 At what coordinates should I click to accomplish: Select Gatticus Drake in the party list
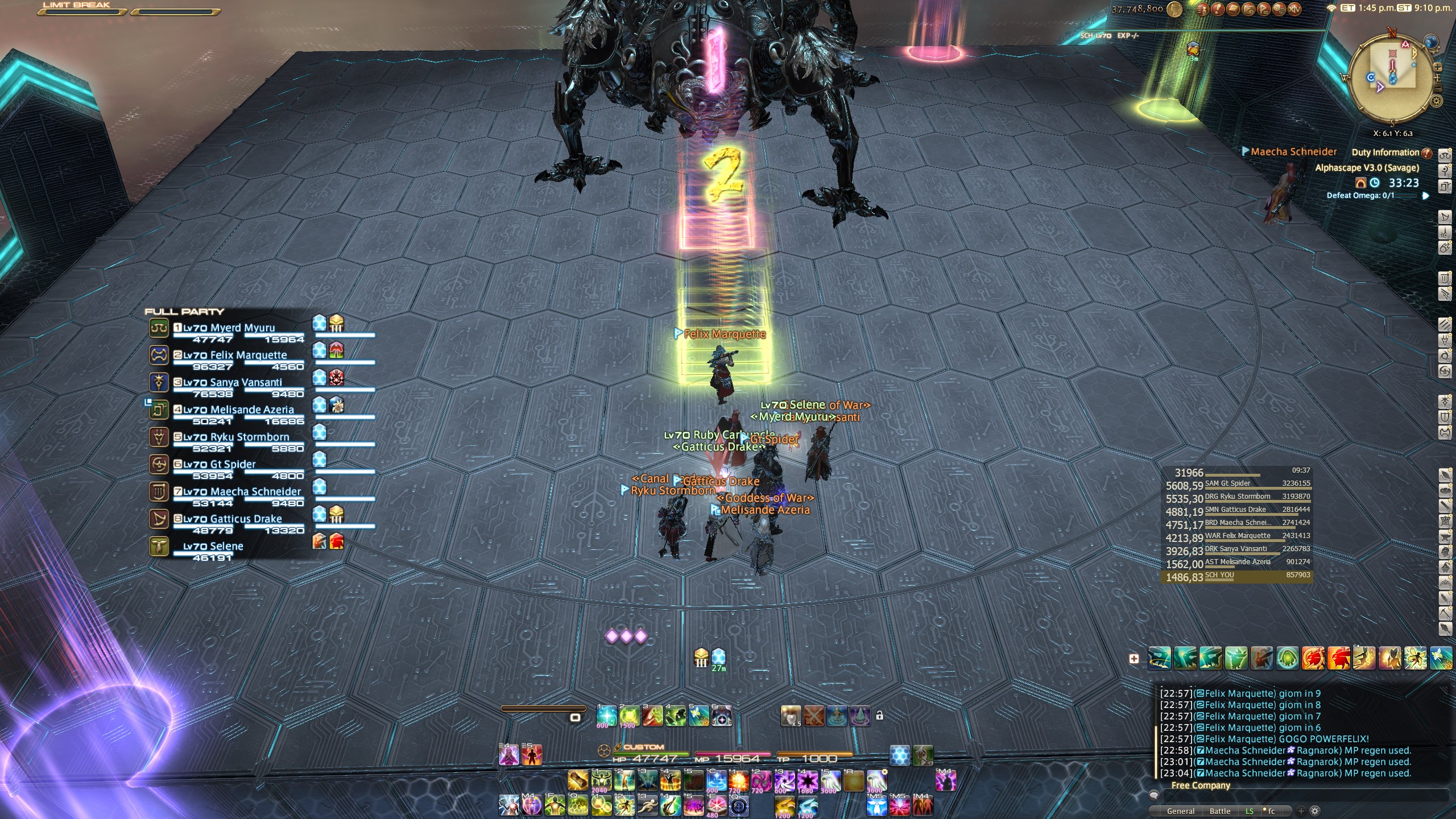point(246,519)
